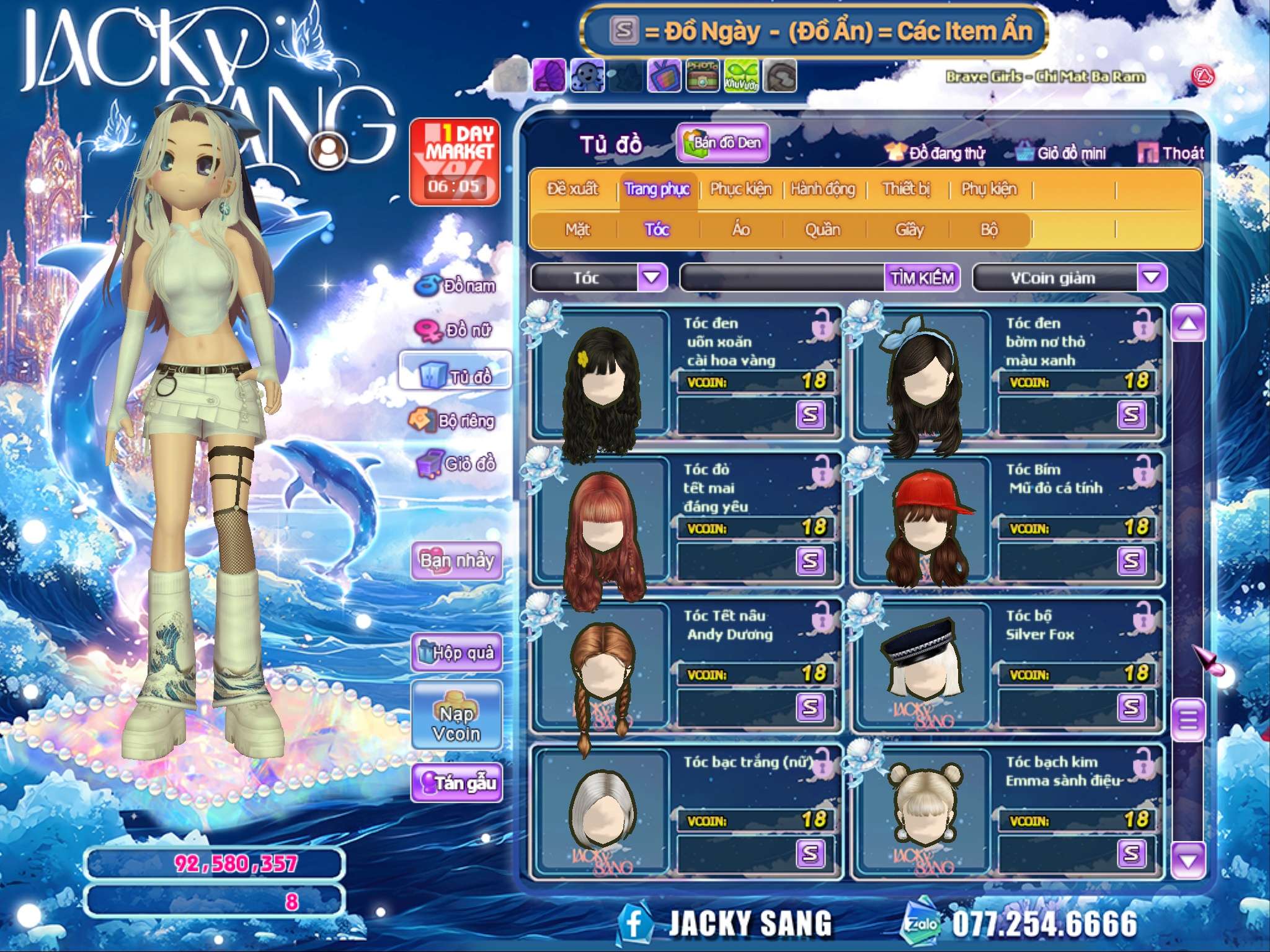
Task: Switch to the Giầy subcategory
Action: click(x=909, y=230)
